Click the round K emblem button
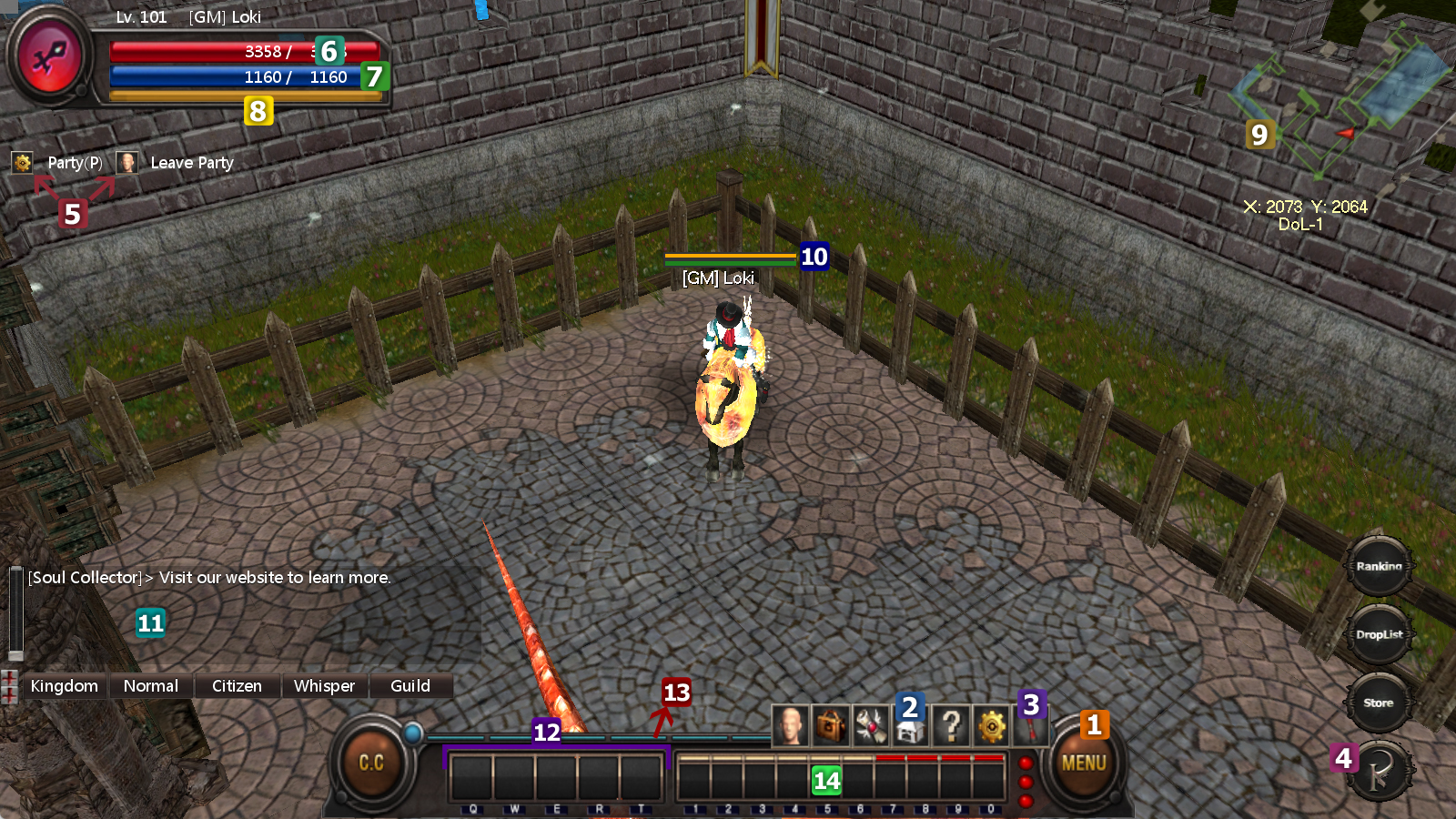 1381,773
